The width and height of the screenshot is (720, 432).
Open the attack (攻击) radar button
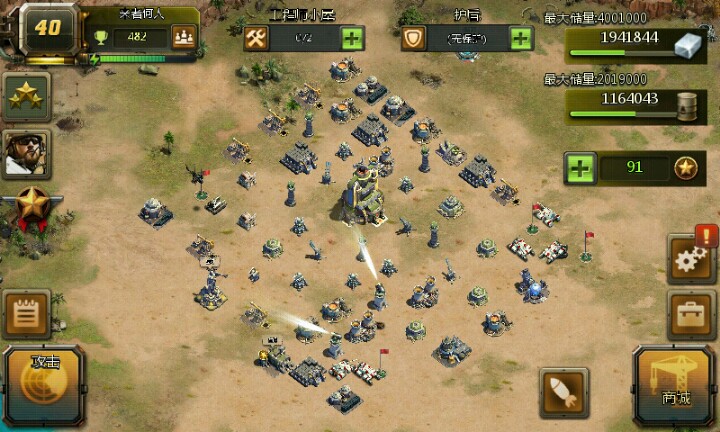(46, 385)
